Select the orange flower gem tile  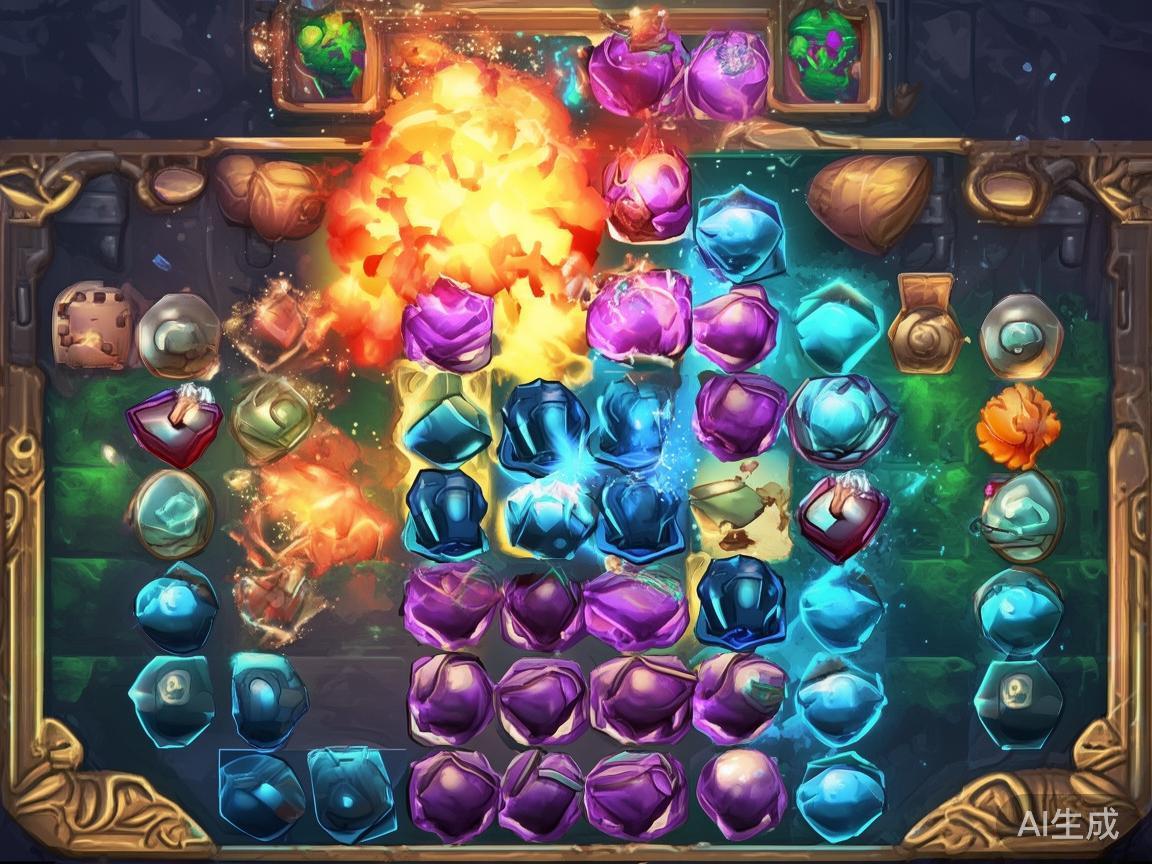1017,426
